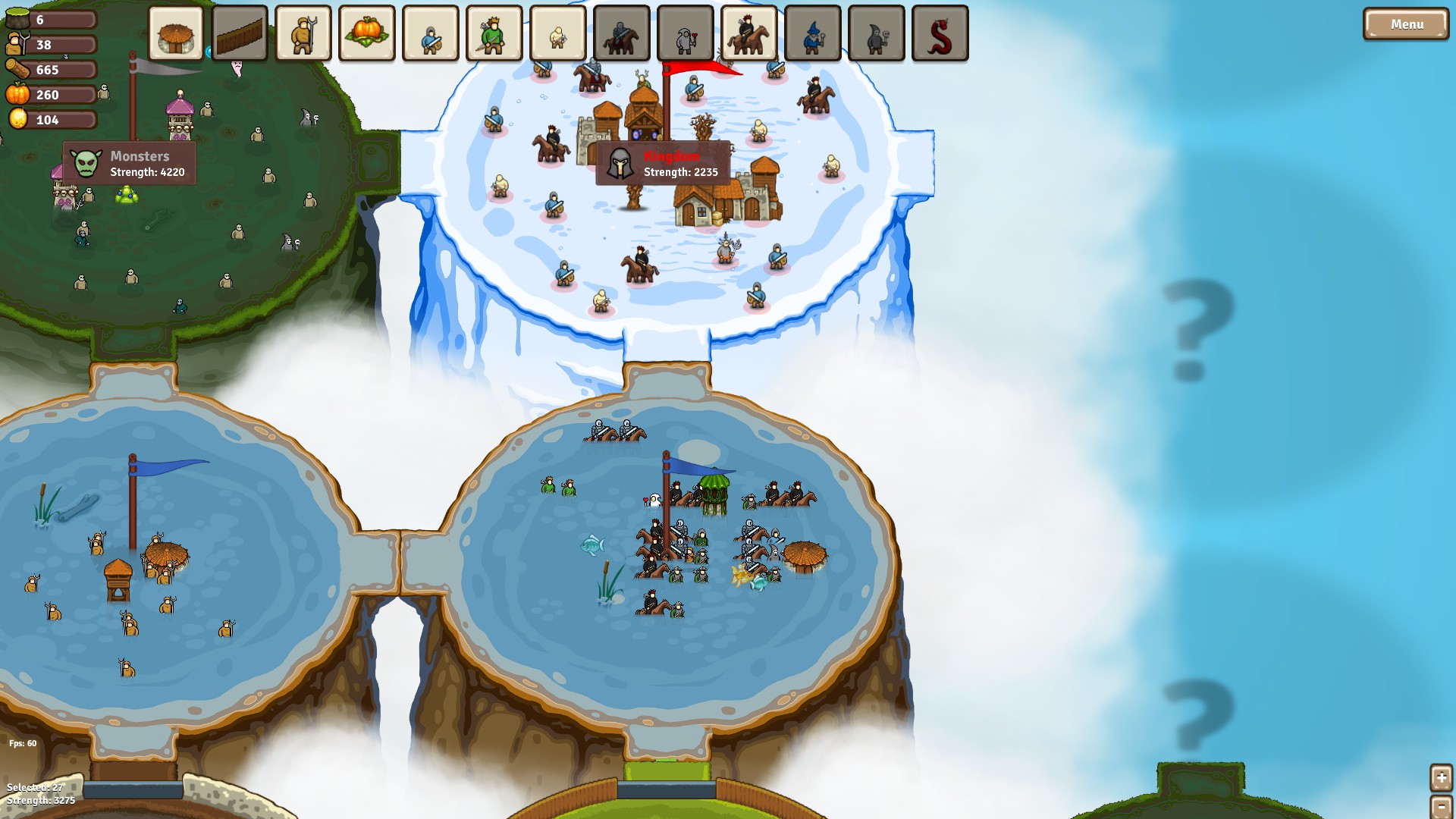Image resolution: width=1456 pixels, height=819 pixels.
Task: Select the red serpent icon
Action: (940, 33)
